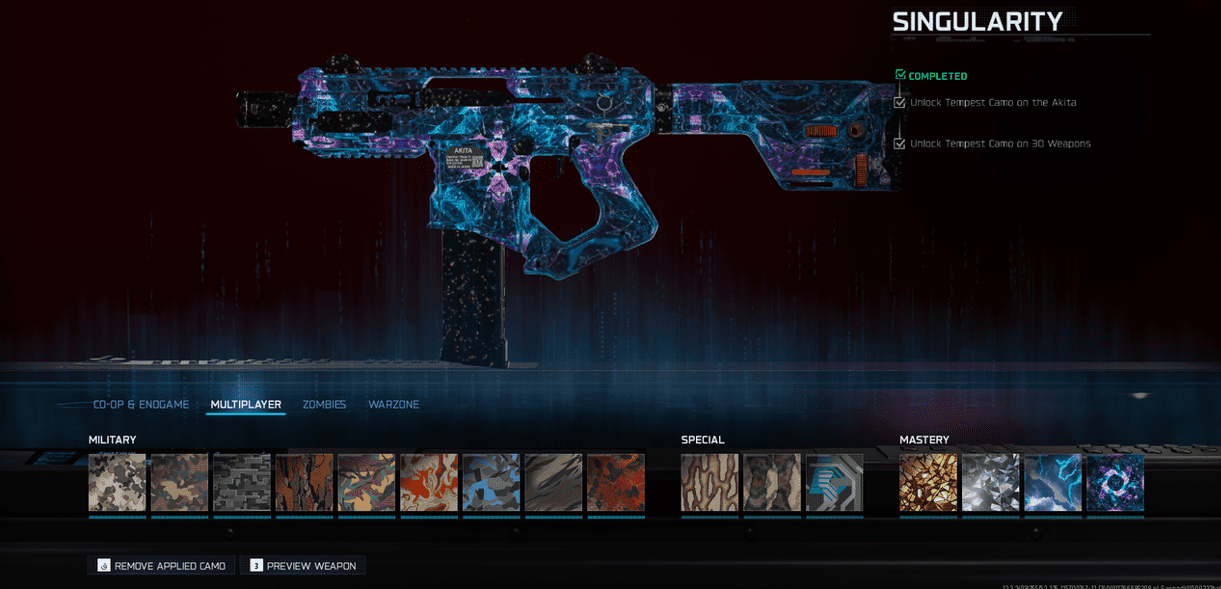Choose the blue lightning Tempest mastery camo
1221x589 pixels.
[1053, 483]
